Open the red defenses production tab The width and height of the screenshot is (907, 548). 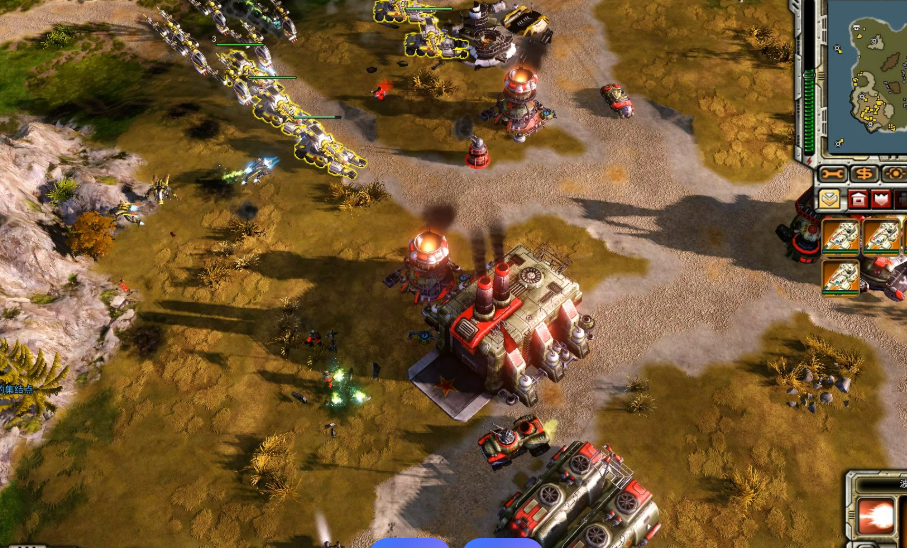[881, 200]
